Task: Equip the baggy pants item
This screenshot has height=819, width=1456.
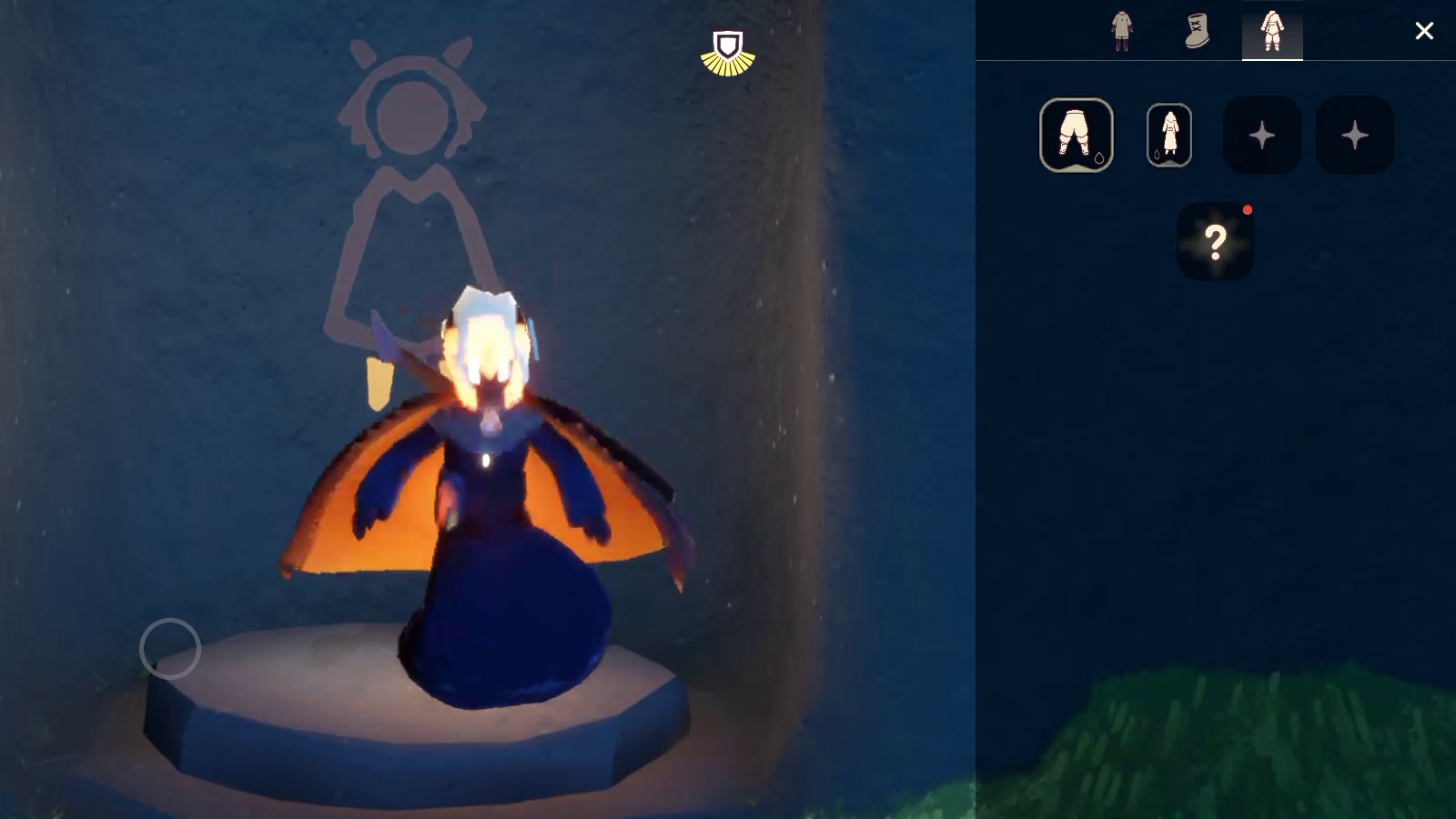Action: pos(1077,135)
